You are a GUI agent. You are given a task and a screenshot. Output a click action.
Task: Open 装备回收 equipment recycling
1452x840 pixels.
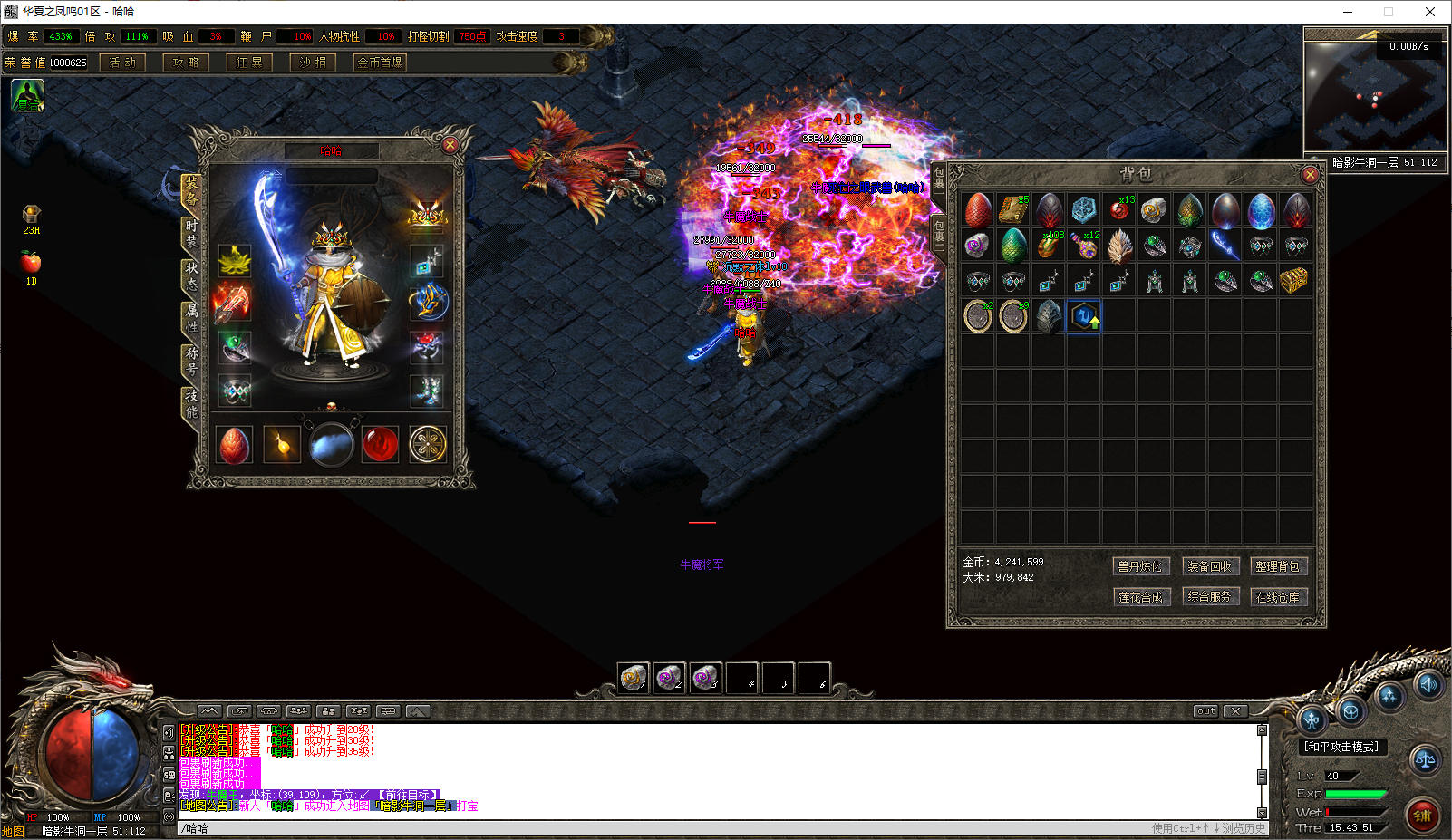coord(1209,566)
